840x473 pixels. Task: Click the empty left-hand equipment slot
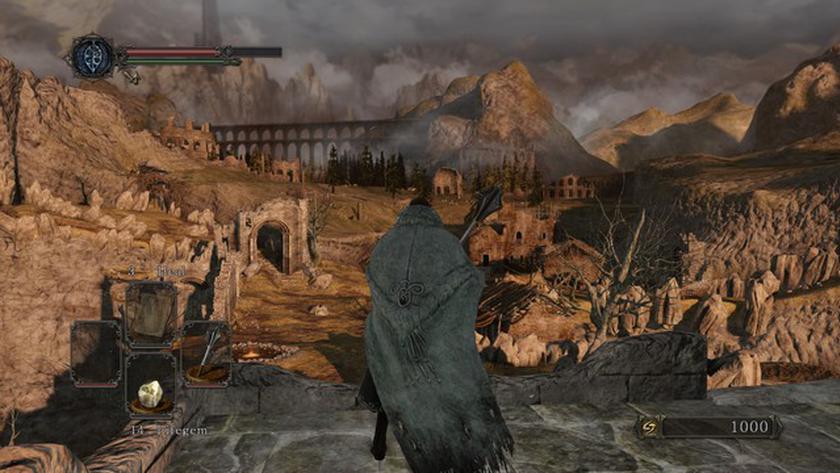tap(95, 353)
